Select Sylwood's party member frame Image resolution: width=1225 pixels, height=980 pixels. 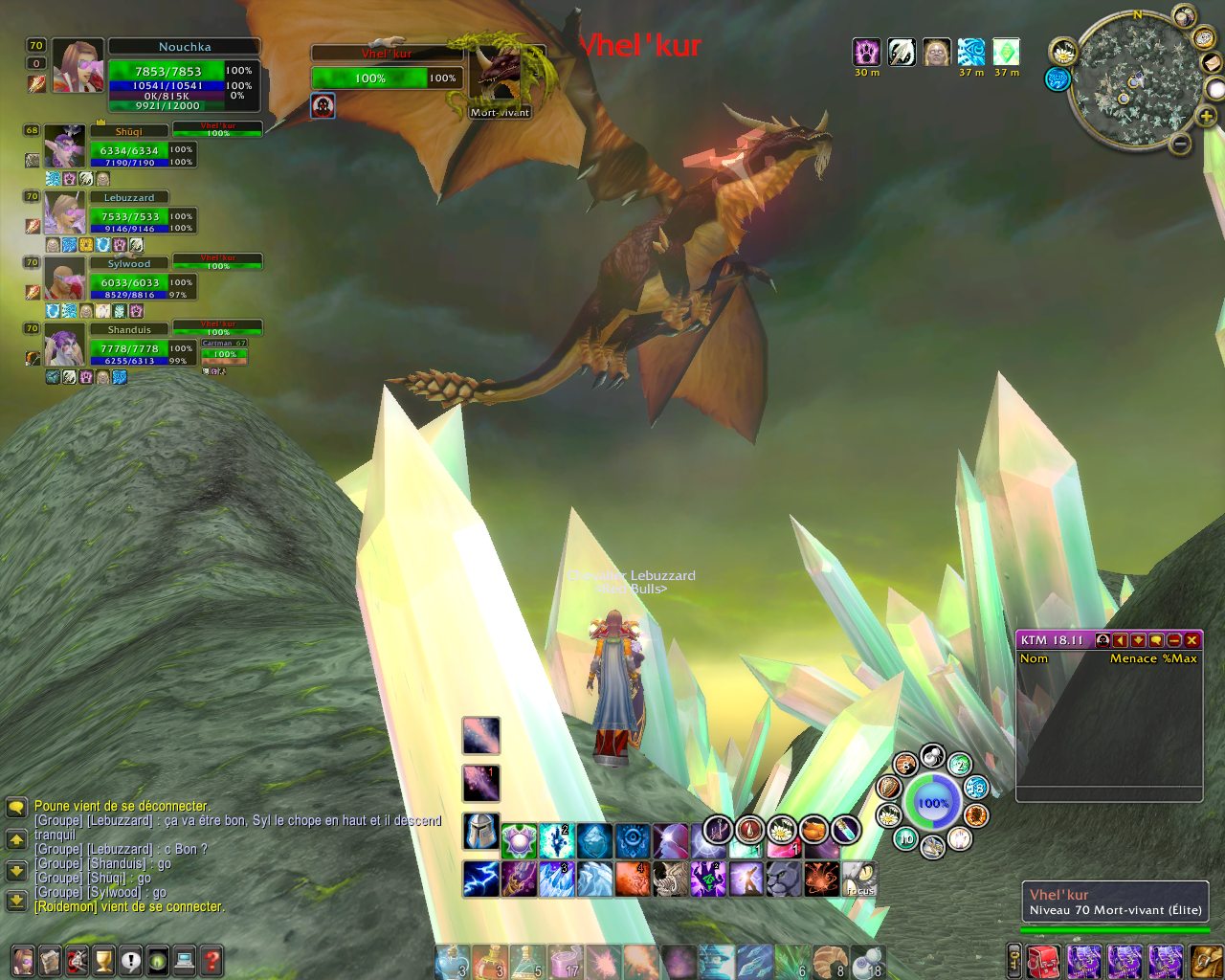point(129,281)
